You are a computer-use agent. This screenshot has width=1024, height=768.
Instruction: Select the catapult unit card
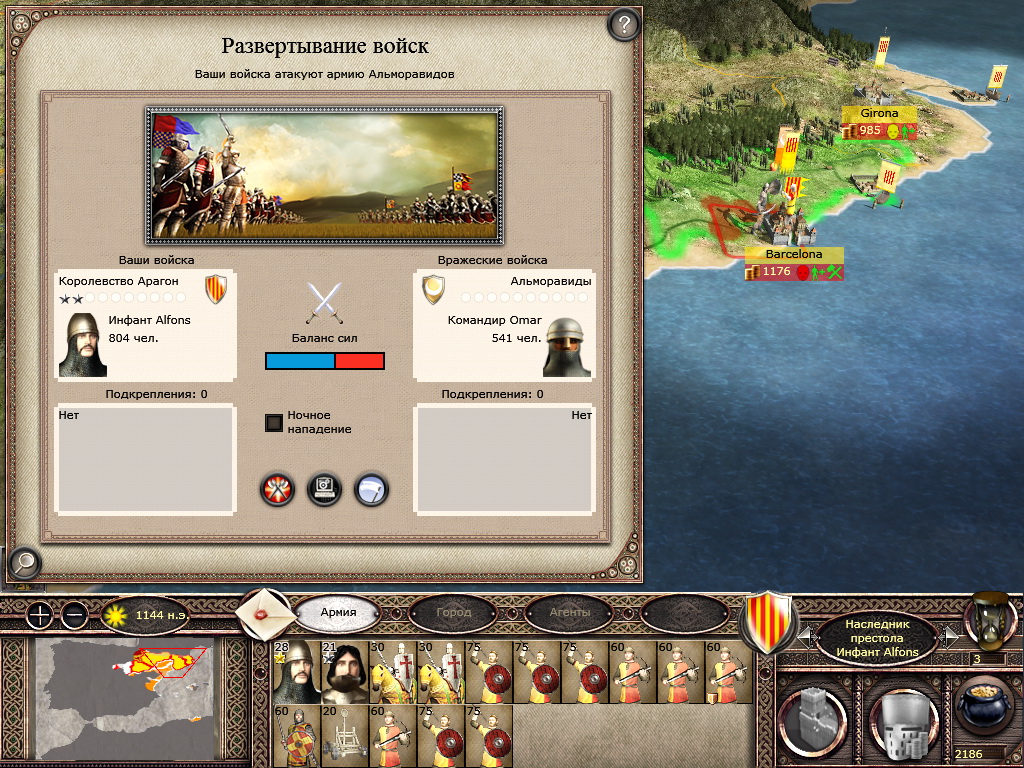[x=343, y=737]
